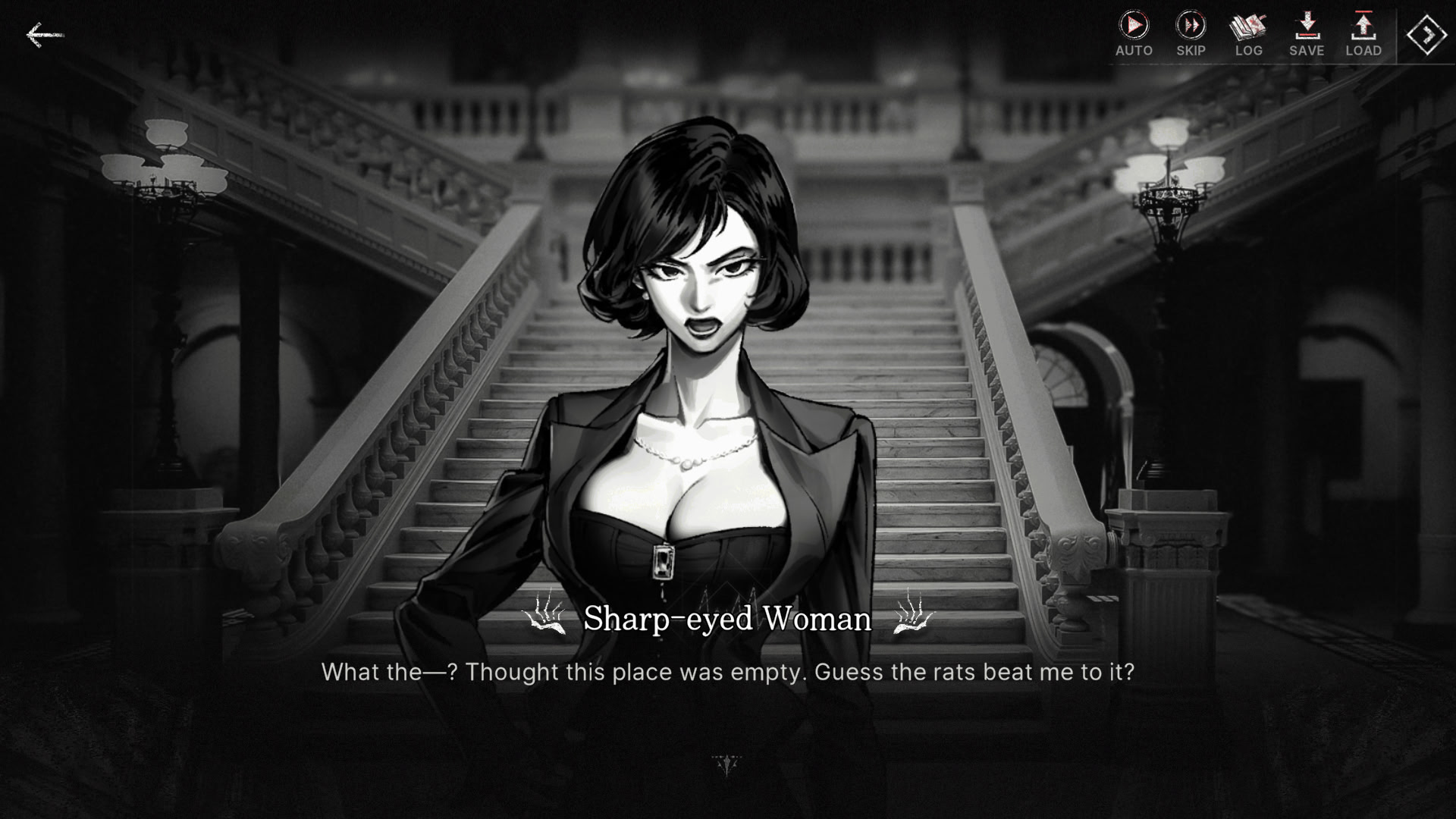The image size is (1456, 819).
Task: Collapse the toolbar with the diamond arrow
Action: click(1426, 34)
